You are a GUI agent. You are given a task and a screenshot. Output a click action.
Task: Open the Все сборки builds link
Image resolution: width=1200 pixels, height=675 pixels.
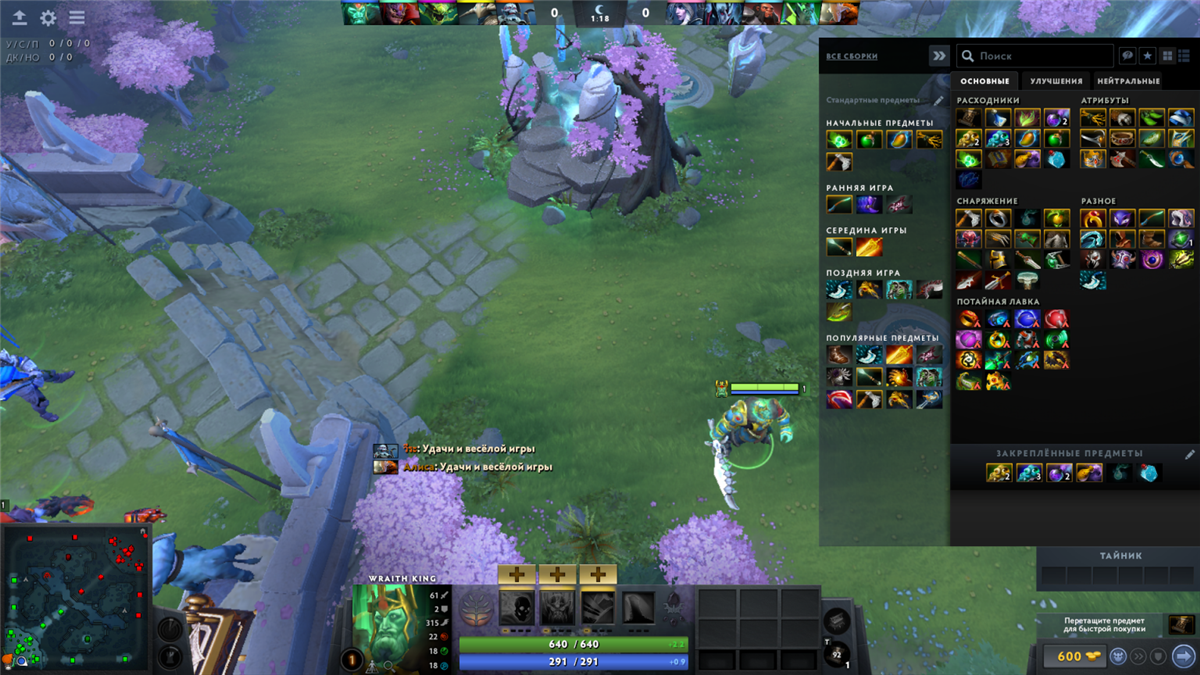coord(851,57)
